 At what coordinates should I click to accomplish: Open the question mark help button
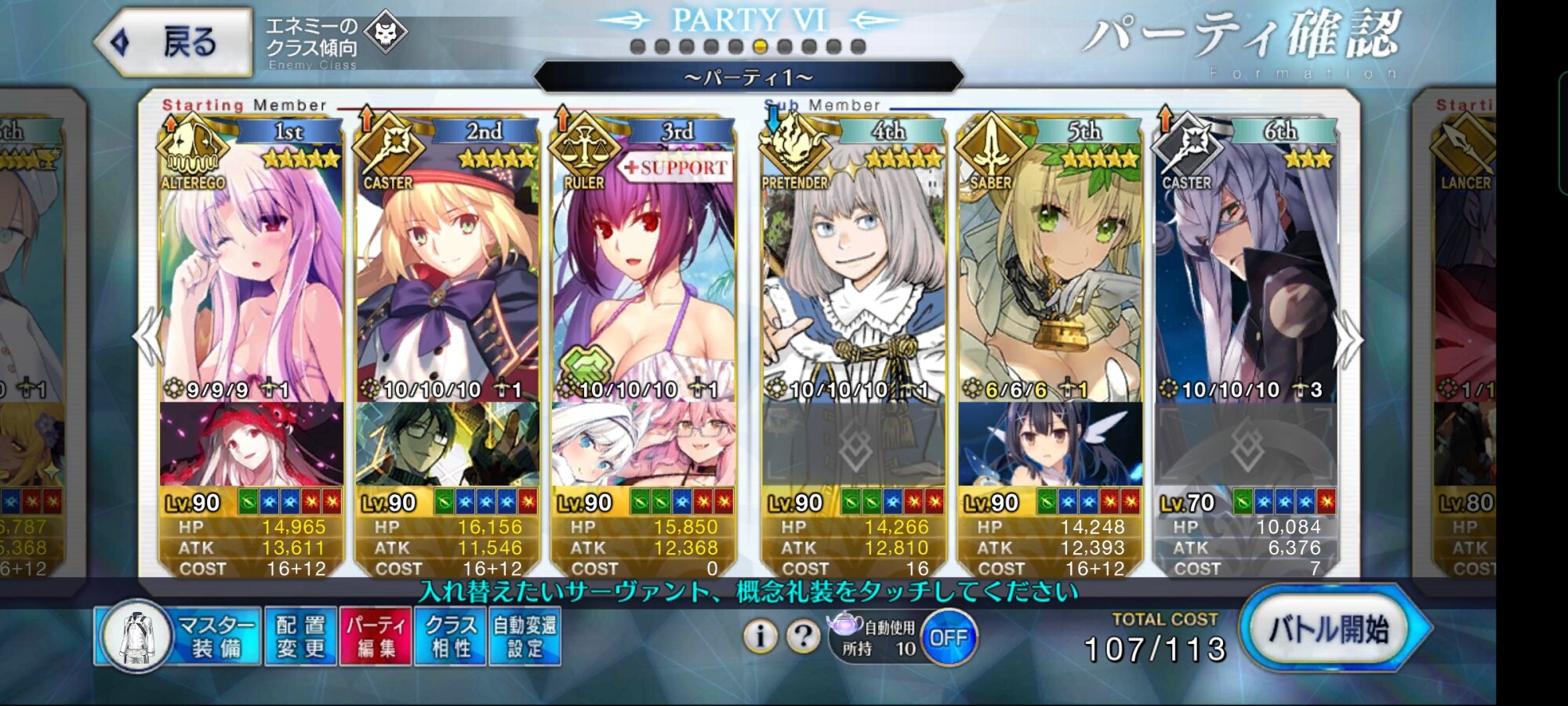click(x=803, y=636)
